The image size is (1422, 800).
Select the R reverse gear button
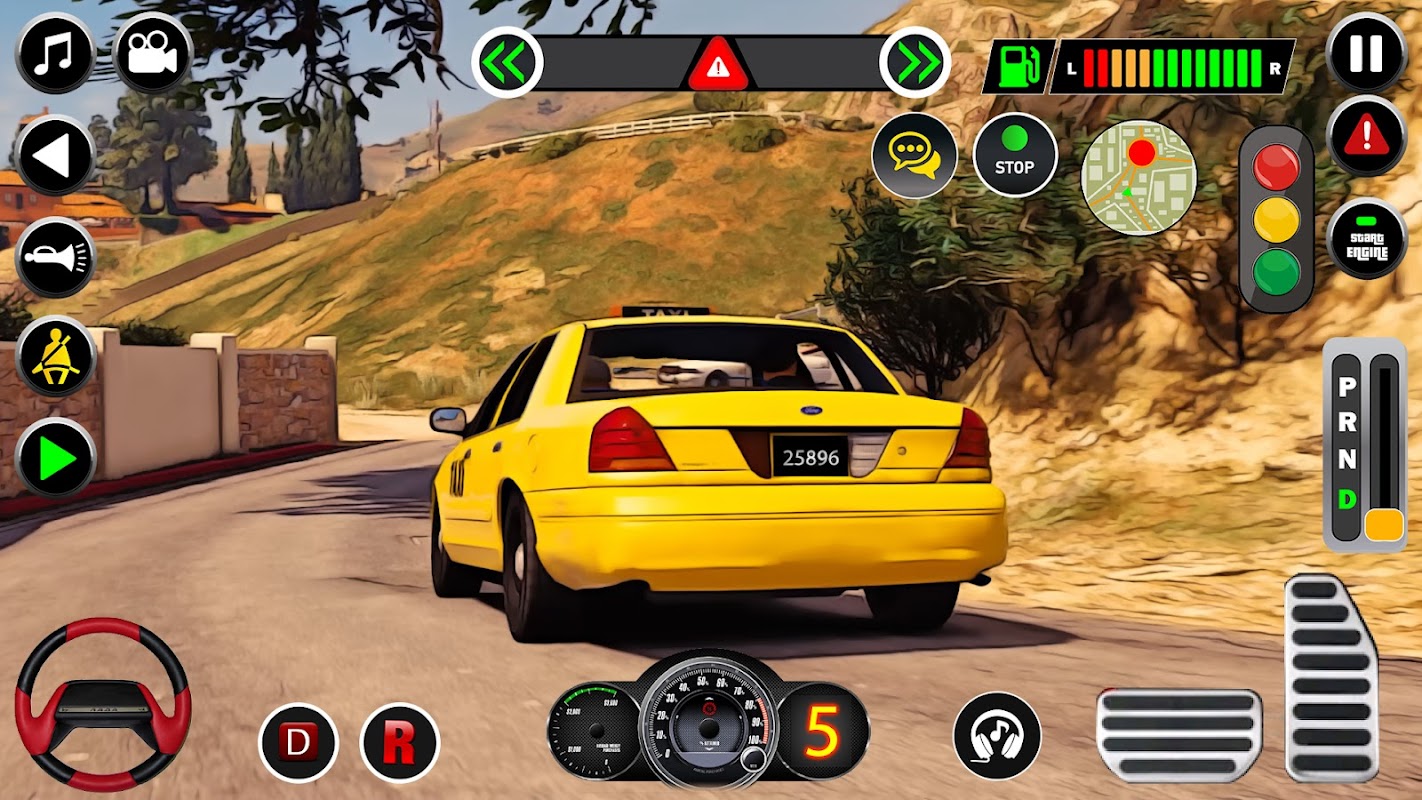(399, 742)
